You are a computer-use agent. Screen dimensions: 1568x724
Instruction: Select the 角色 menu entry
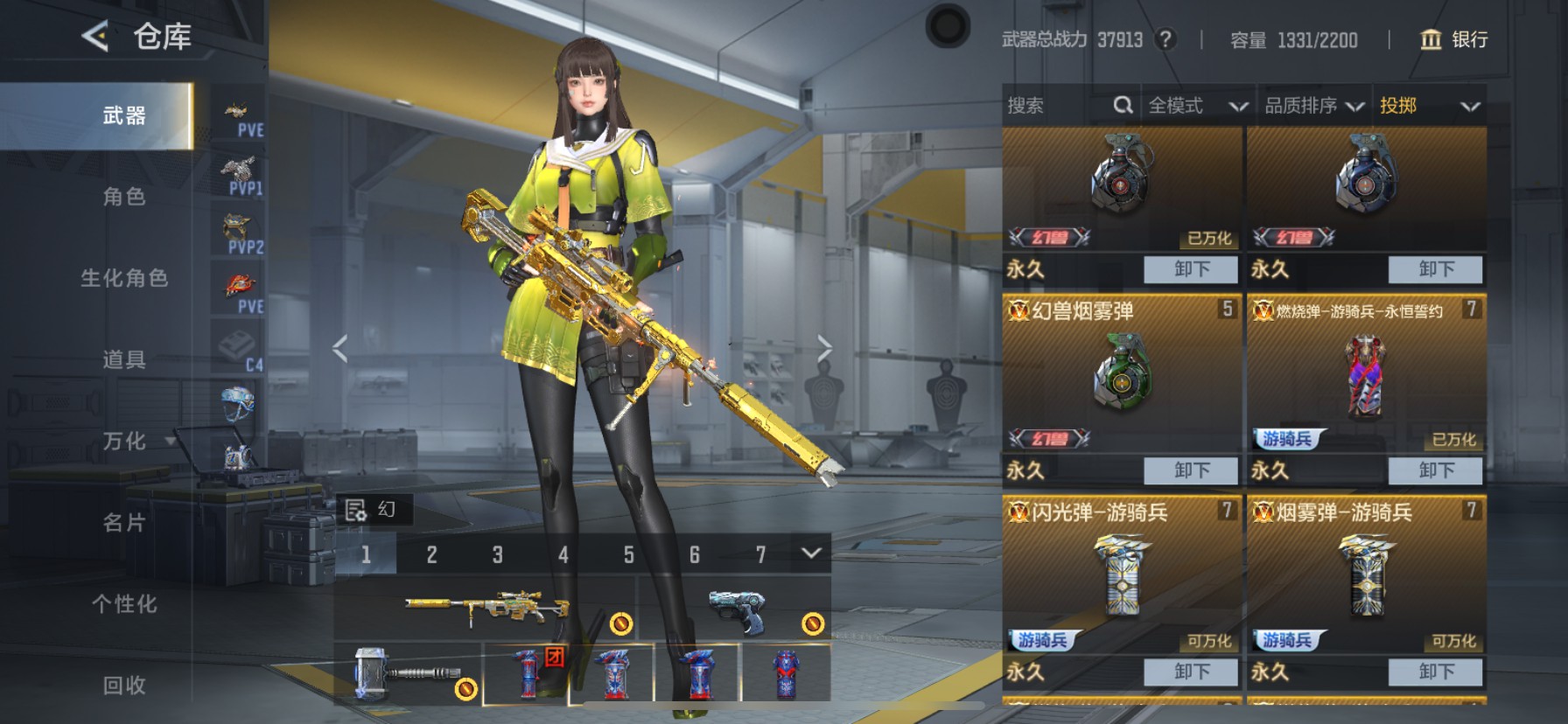pos(124,197)
